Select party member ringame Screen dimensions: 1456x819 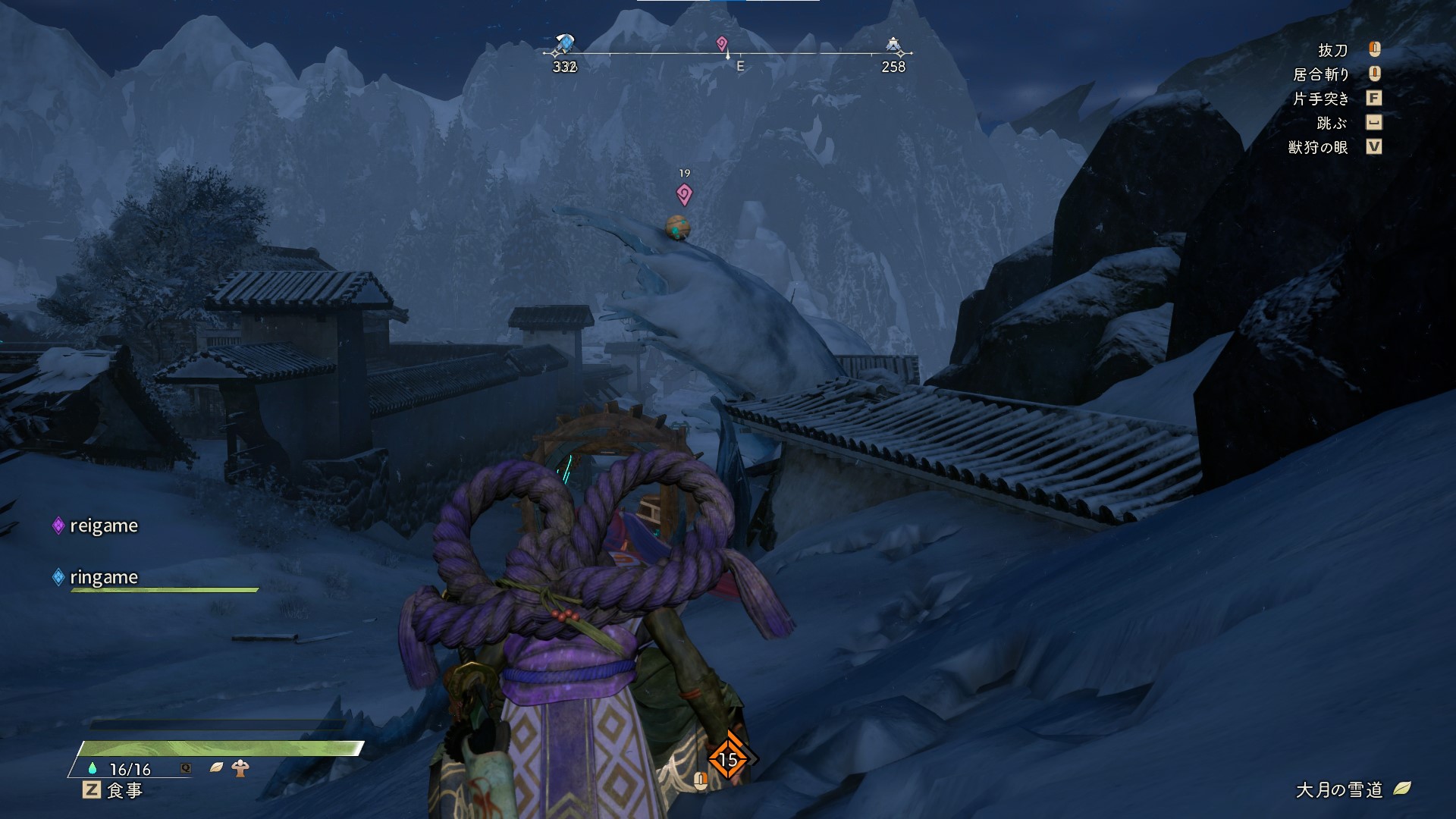[x=103, y=577]
